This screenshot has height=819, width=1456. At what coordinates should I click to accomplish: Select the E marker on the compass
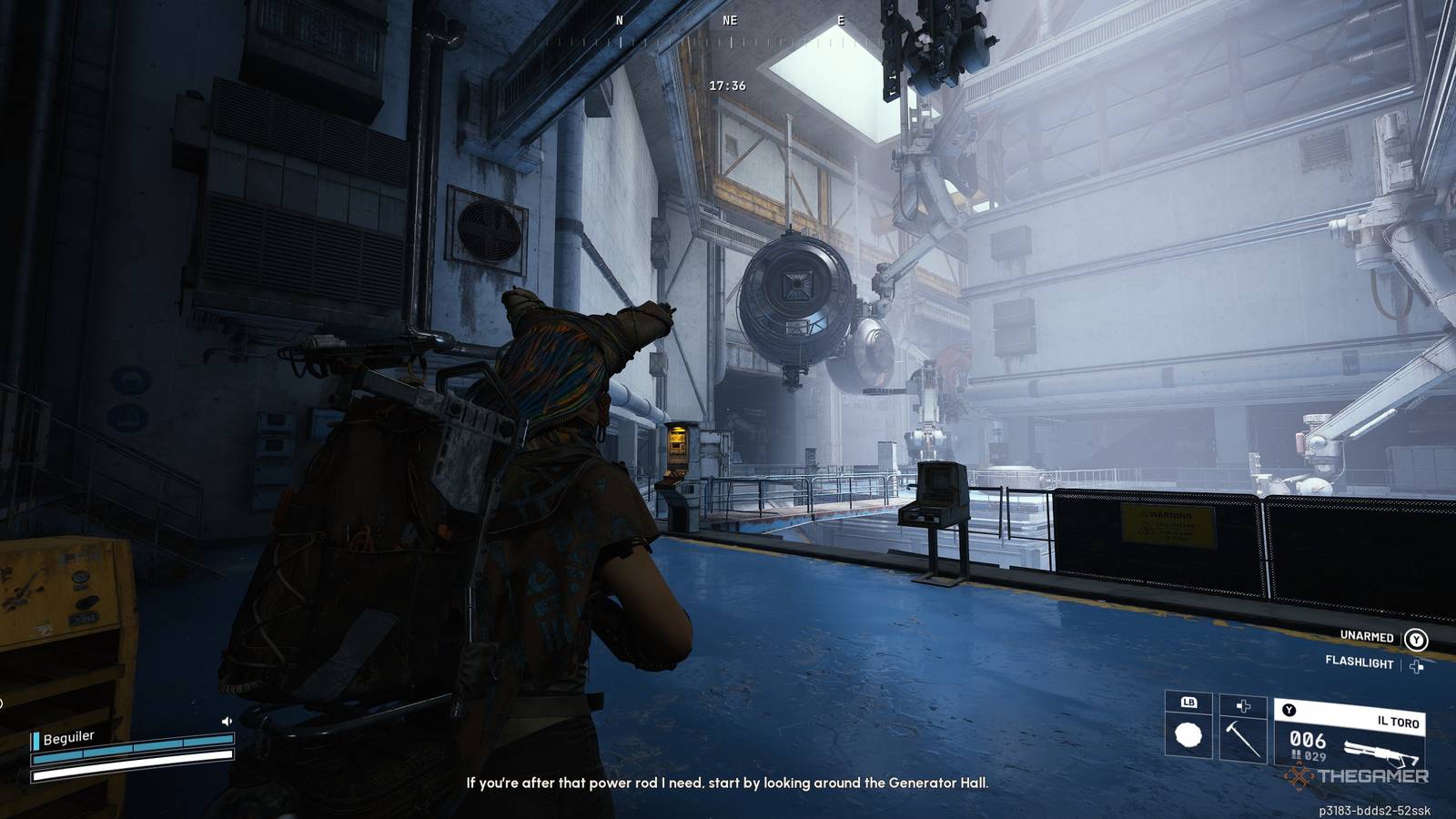tap(842, 18)
